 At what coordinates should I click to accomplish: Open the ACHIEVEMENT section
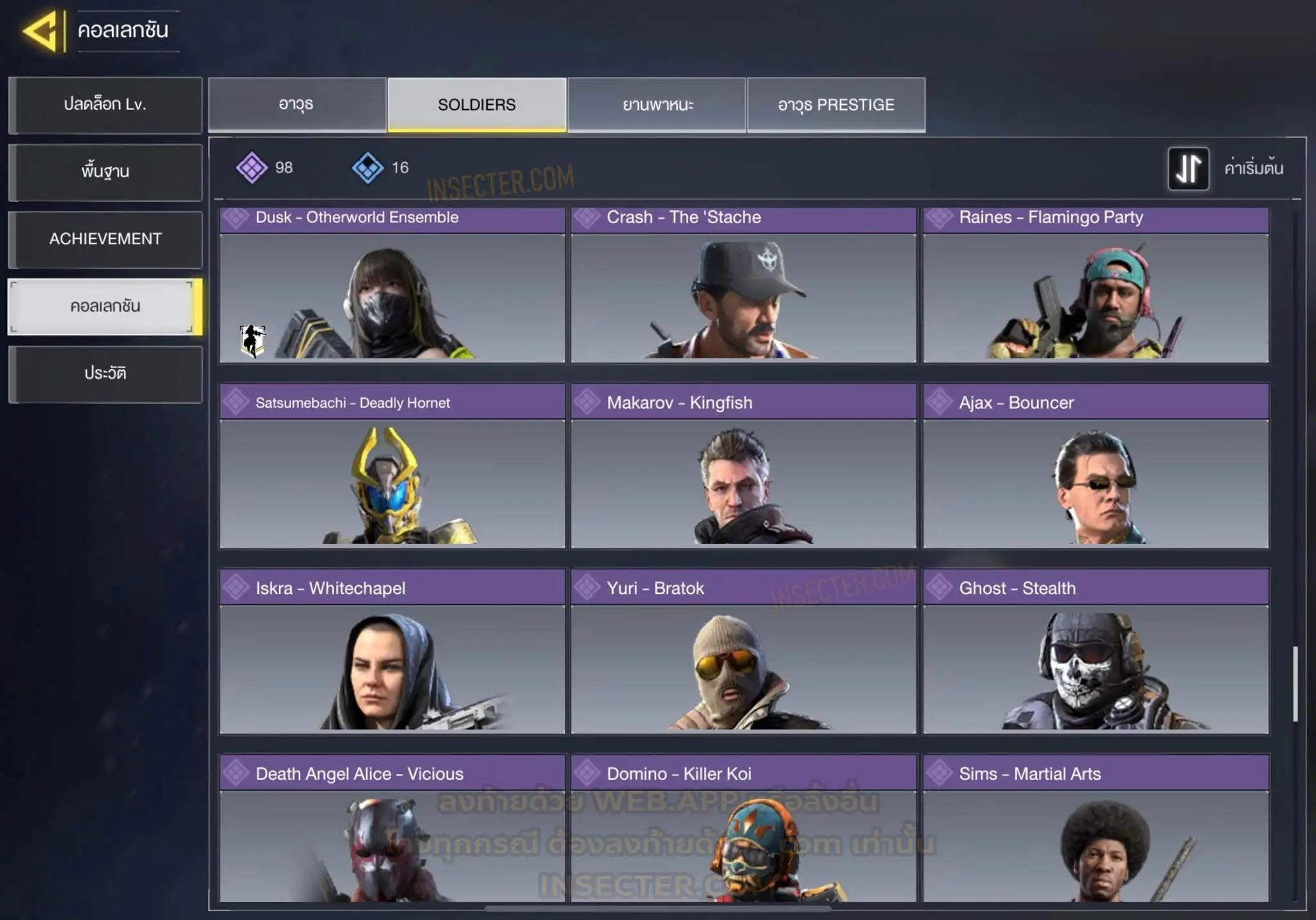[105, 239]
